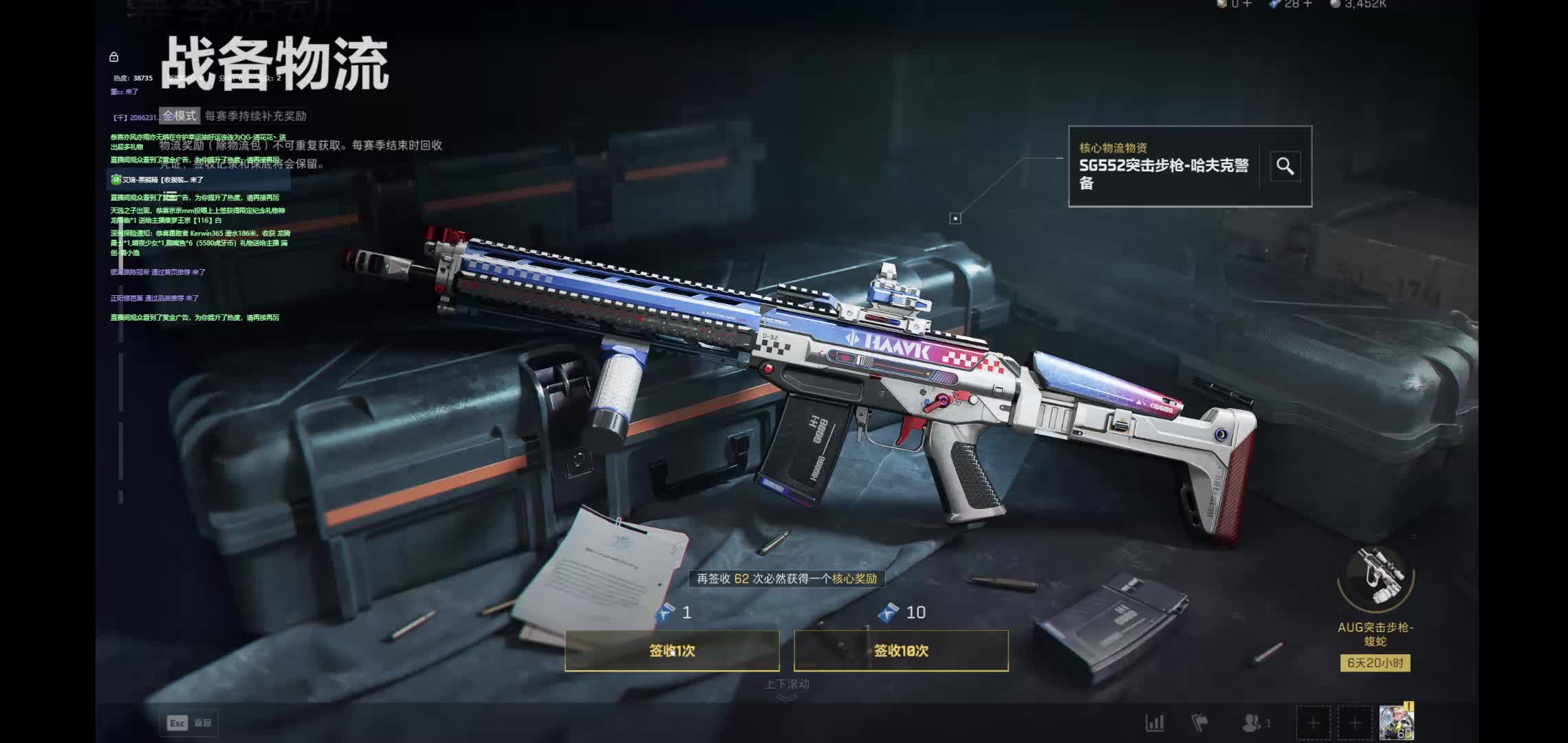Select the 全模式 mode tag
1568x743 pixels.
tap(179, 116)
